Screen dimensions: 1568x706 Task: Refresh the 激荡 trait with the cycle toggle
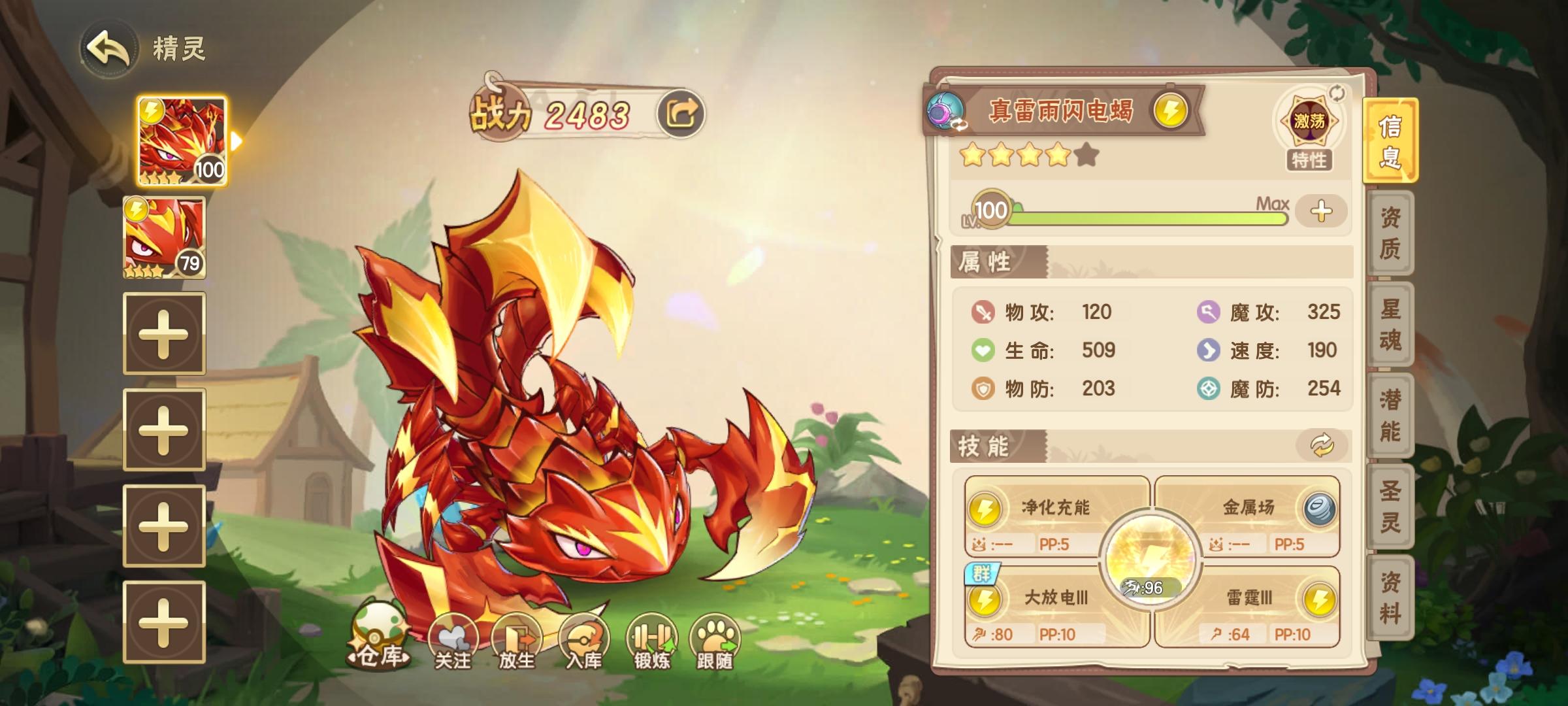tap(1338, 93)
